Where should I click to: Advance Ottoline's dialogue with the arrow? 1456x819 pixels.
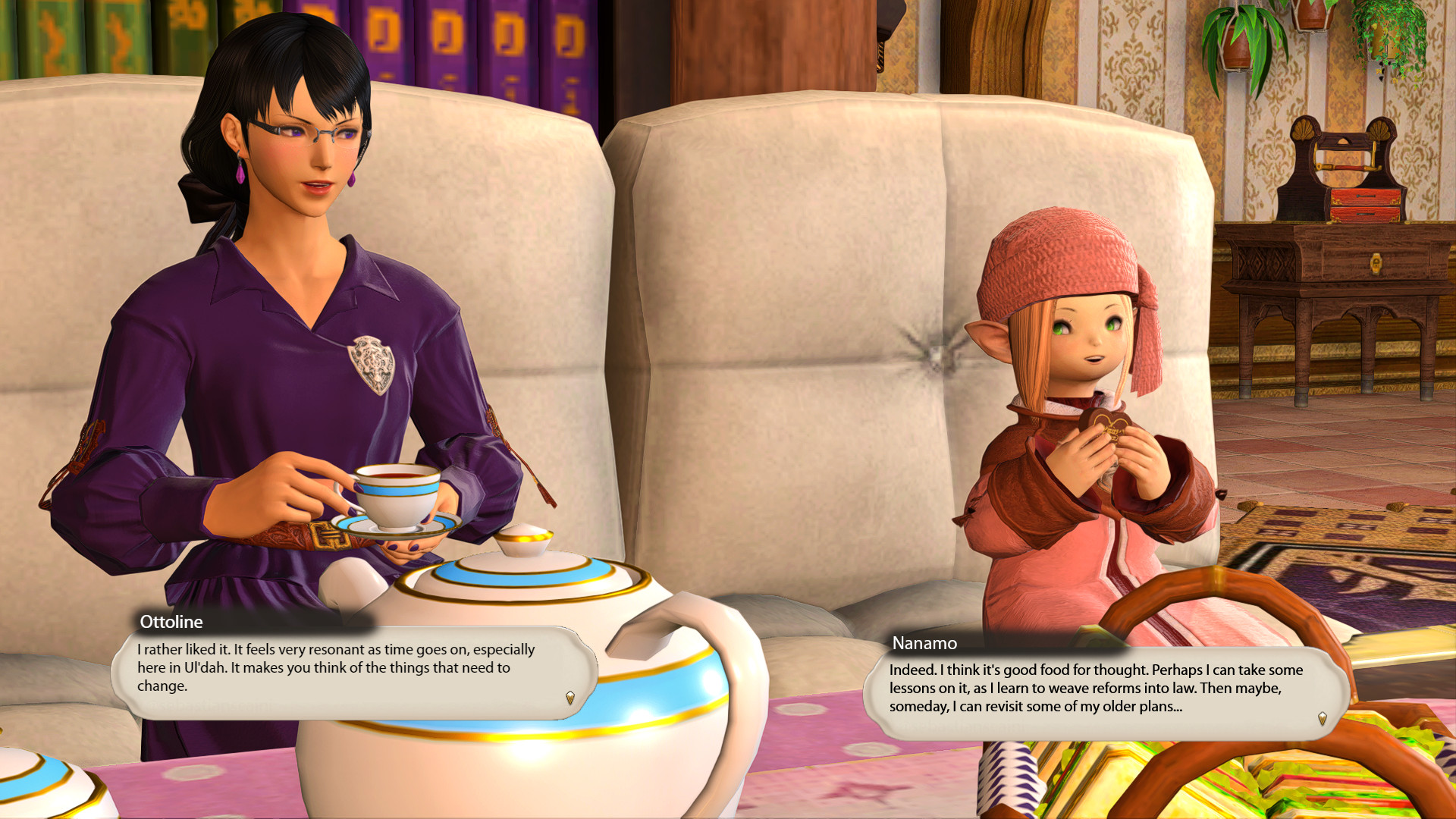tap(570, 697)
